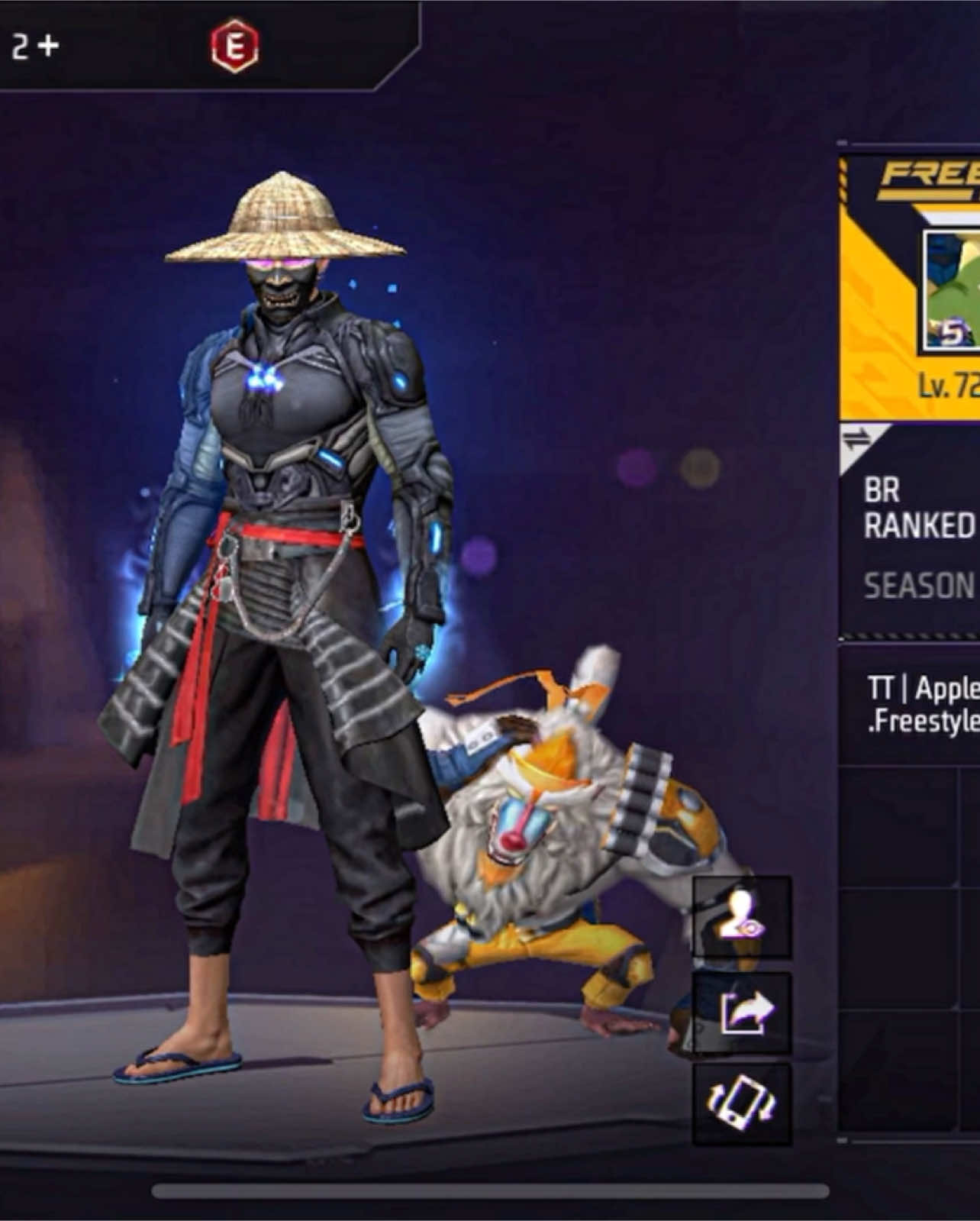Select the player avatar on the yellow banner

coord(952,292)
